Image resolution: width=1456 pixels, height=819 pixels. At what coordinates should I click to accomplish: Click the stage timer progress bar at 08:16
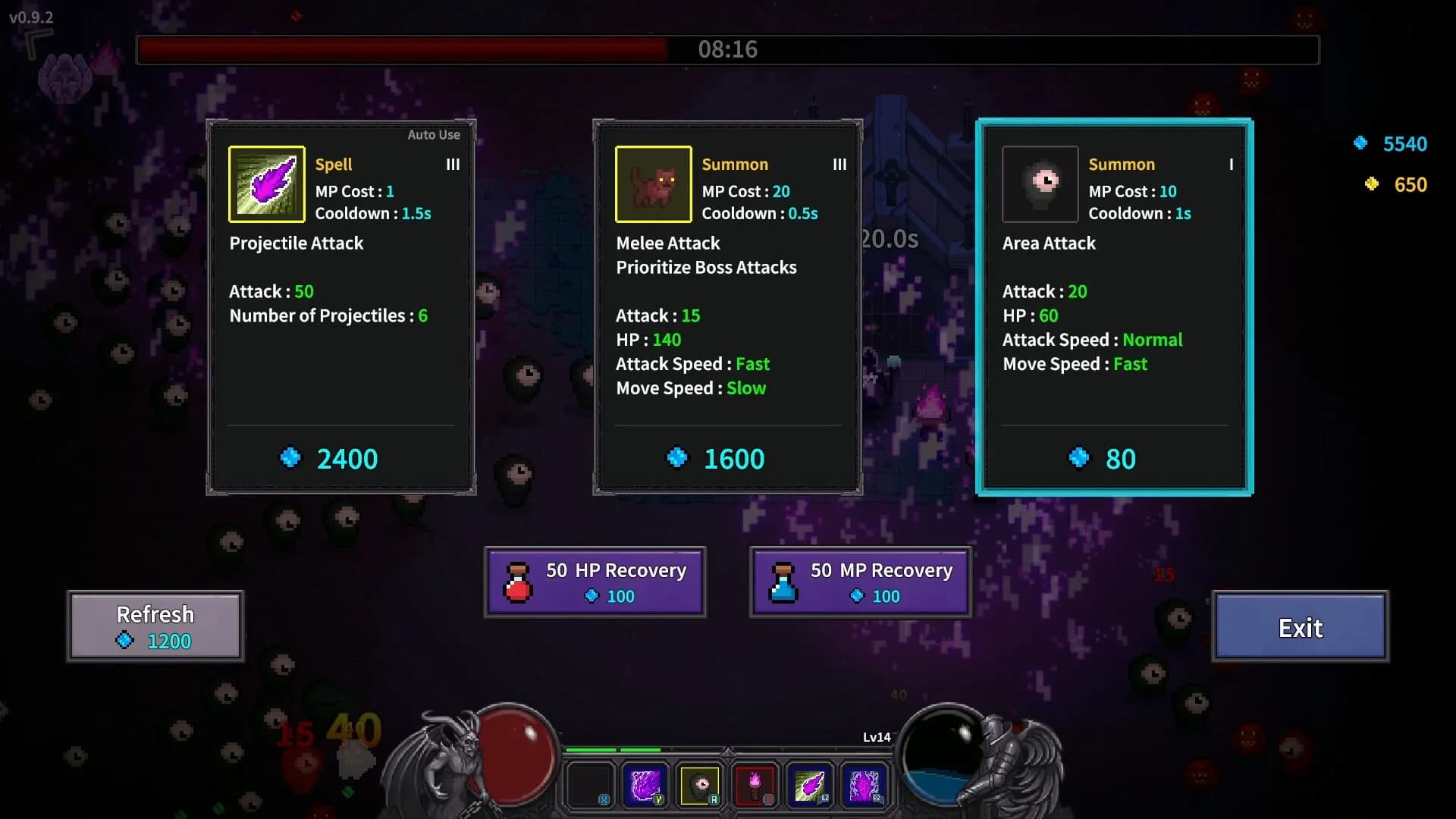(728, 50)
